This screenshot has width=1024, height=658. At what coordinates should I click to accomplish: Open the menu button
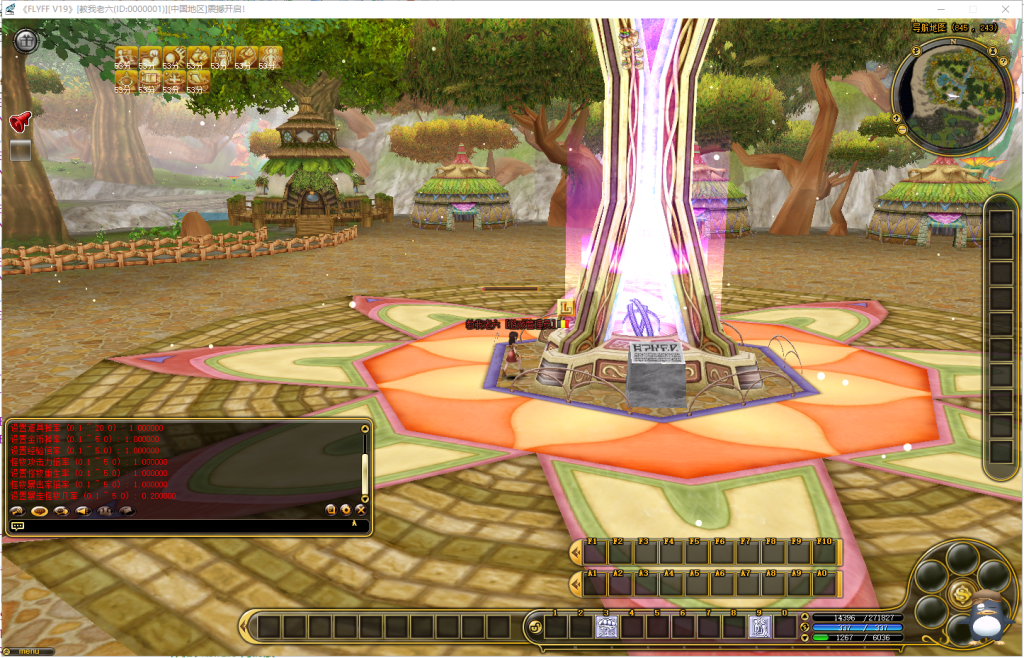tap(28, 652)
